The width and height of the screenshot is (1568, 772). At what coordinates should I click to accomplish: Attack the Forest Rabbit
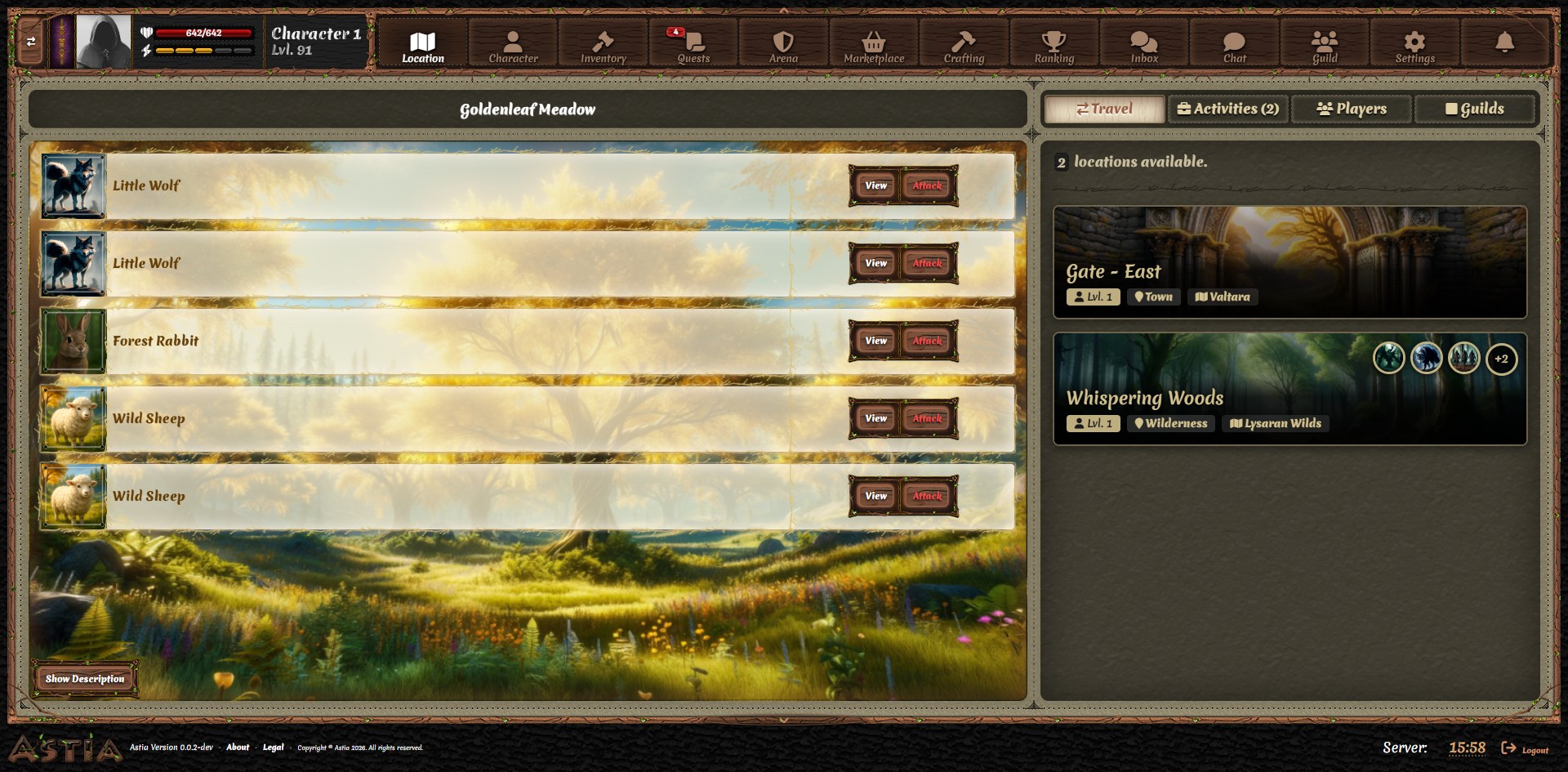point(927,341)
